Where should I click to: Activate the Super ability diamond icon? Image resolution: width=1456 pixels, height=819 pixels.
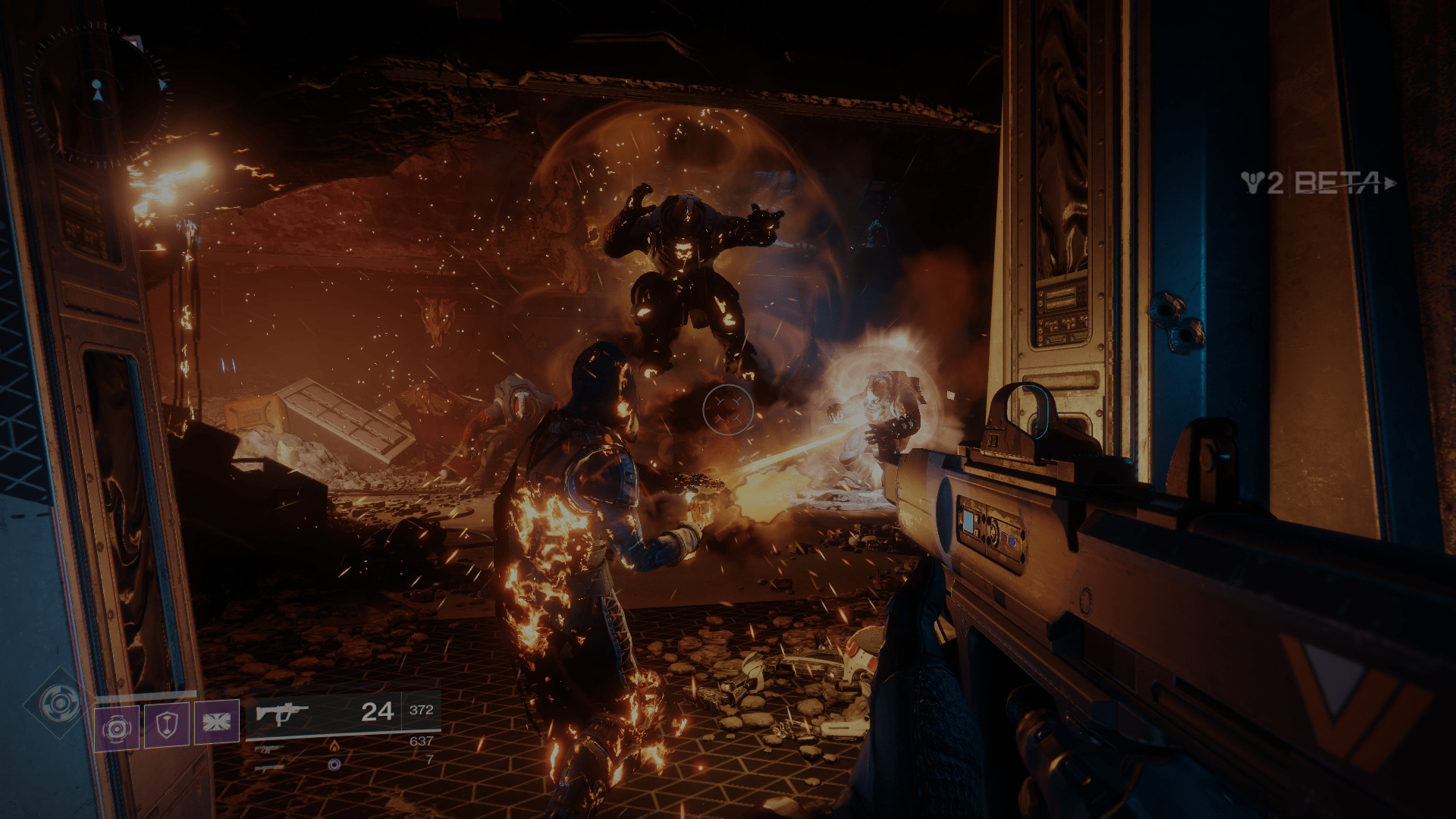60,704
